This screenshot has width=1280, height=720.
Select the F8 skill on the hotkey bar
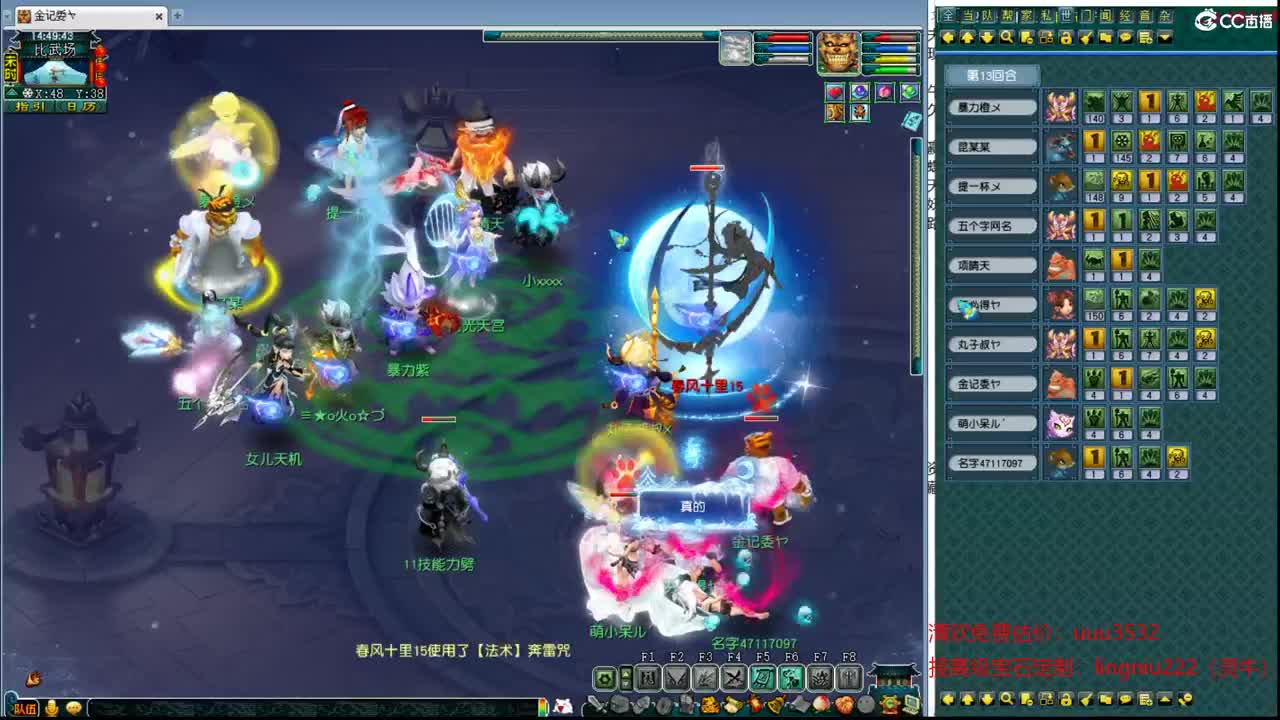pos(851,679)
